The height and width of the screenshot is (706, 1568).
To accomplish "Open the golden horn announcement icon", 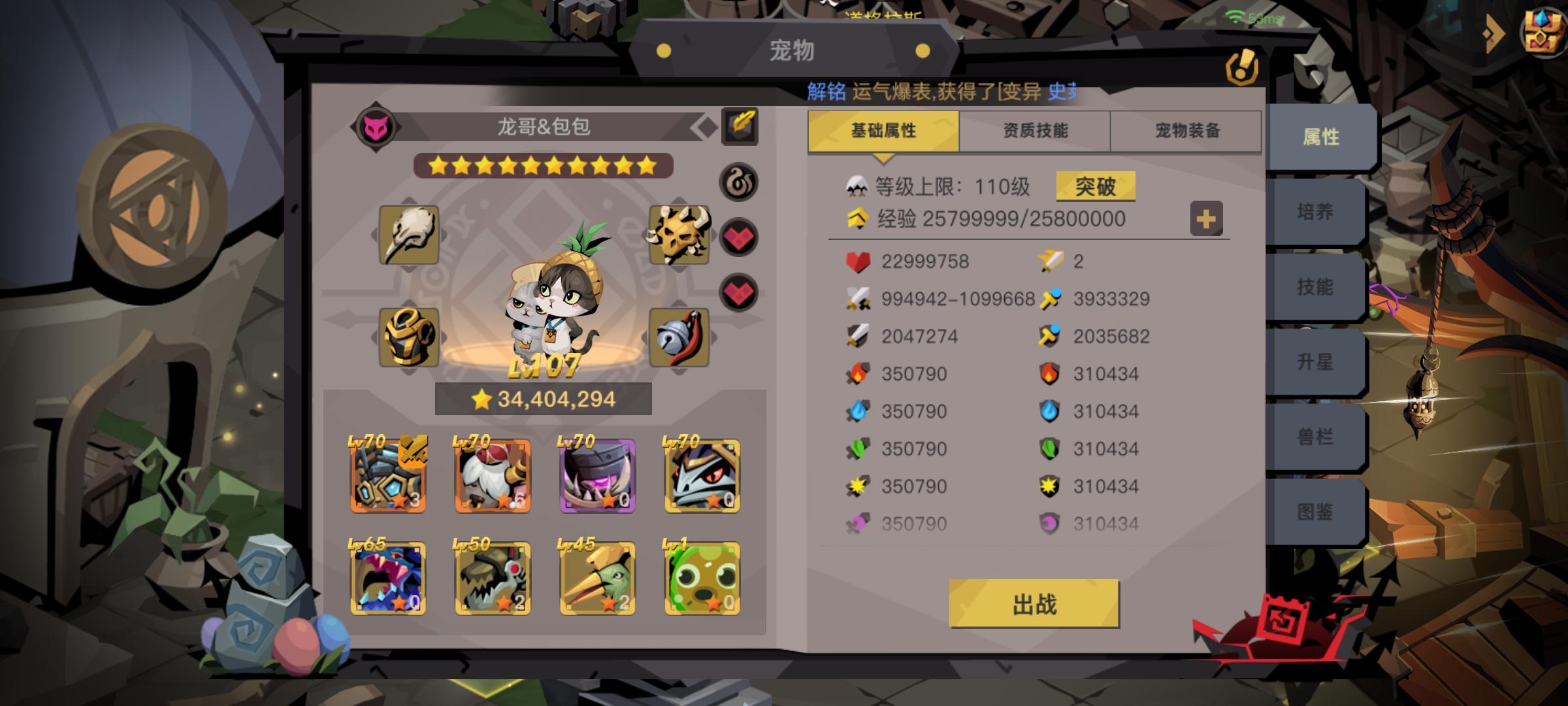I will 1242,65.
